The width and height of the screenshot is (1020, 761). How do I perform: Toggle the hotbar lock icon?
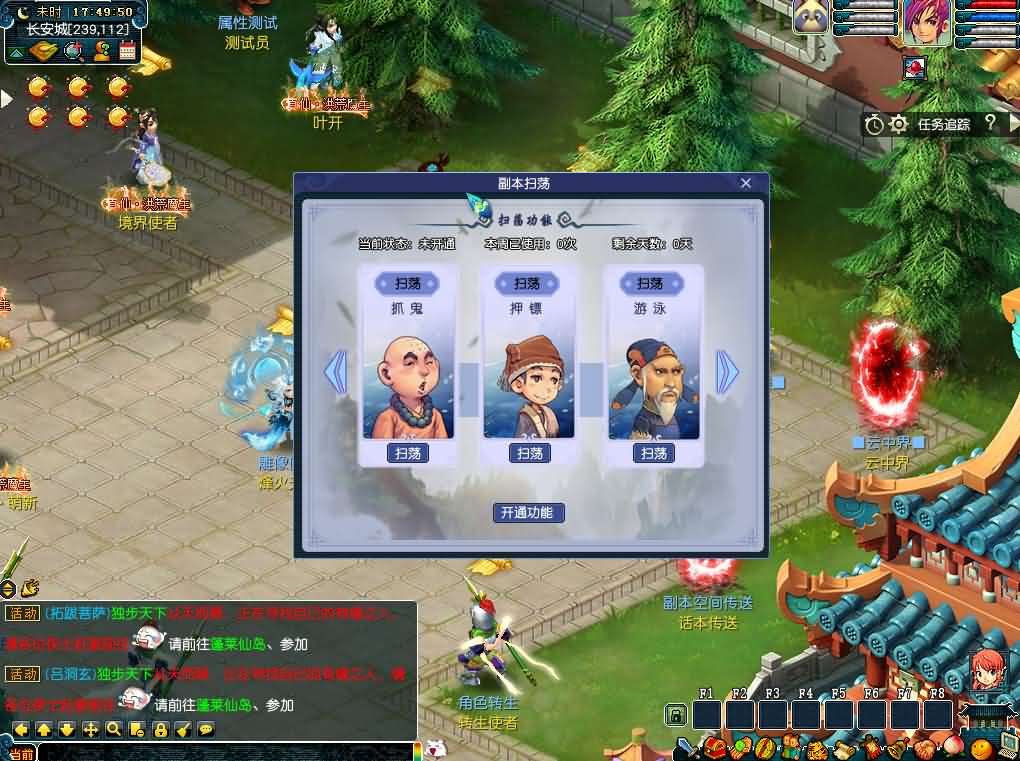[x=676, y=715]
